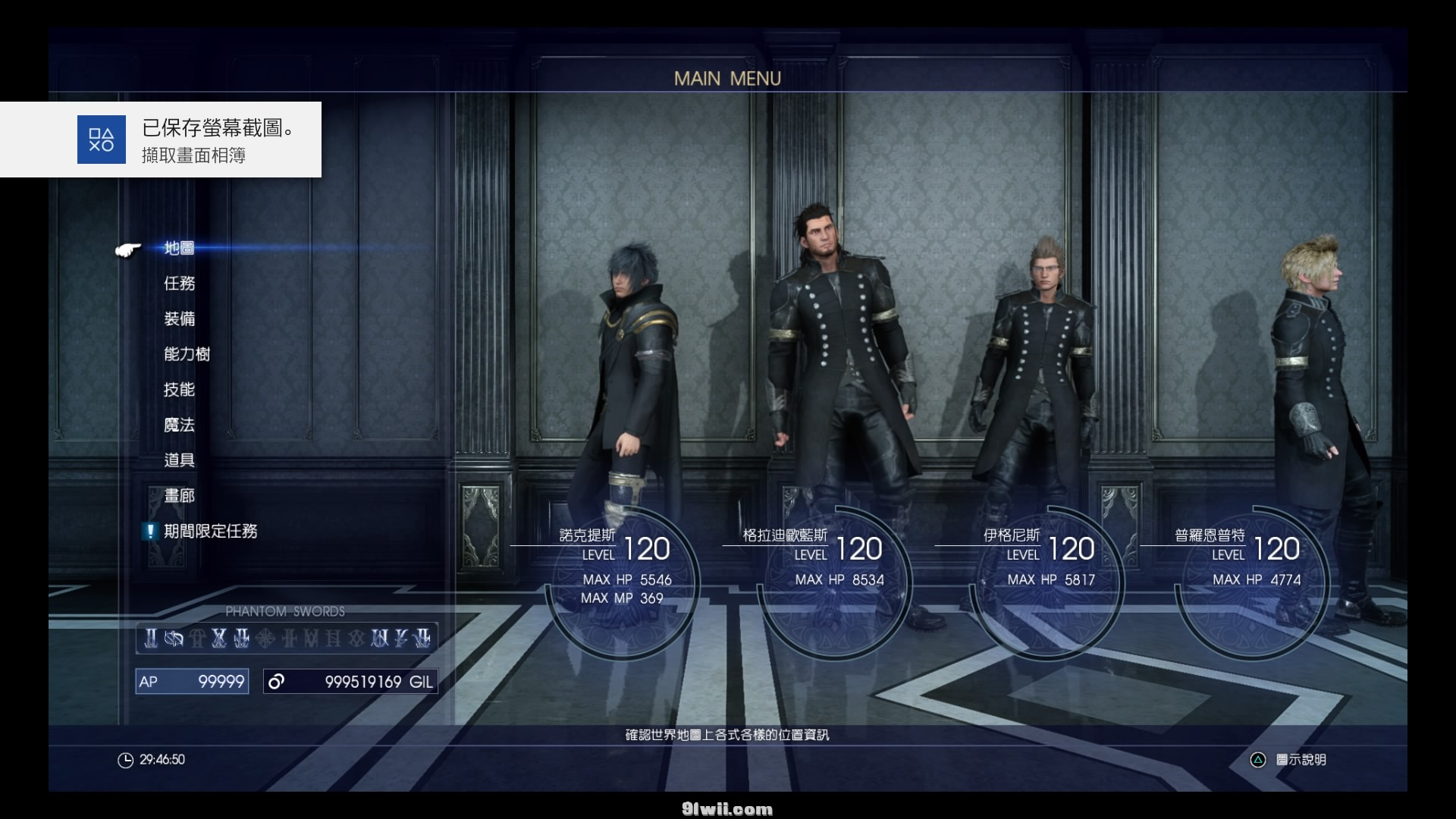The image size is (1456, 819).
Task: Open the 期間限定任務 timed quests entry
Action: click(x=210, y=532)
